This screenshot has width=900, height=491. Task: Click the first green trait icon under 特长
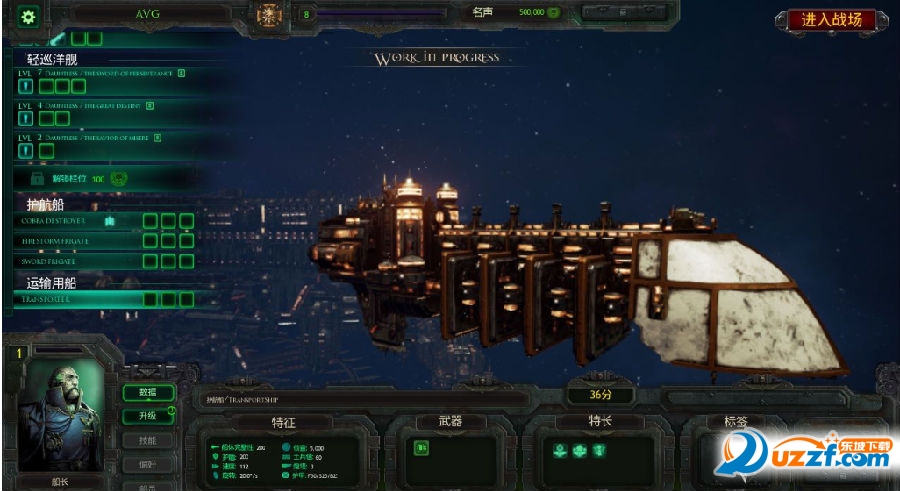point(561,450)
